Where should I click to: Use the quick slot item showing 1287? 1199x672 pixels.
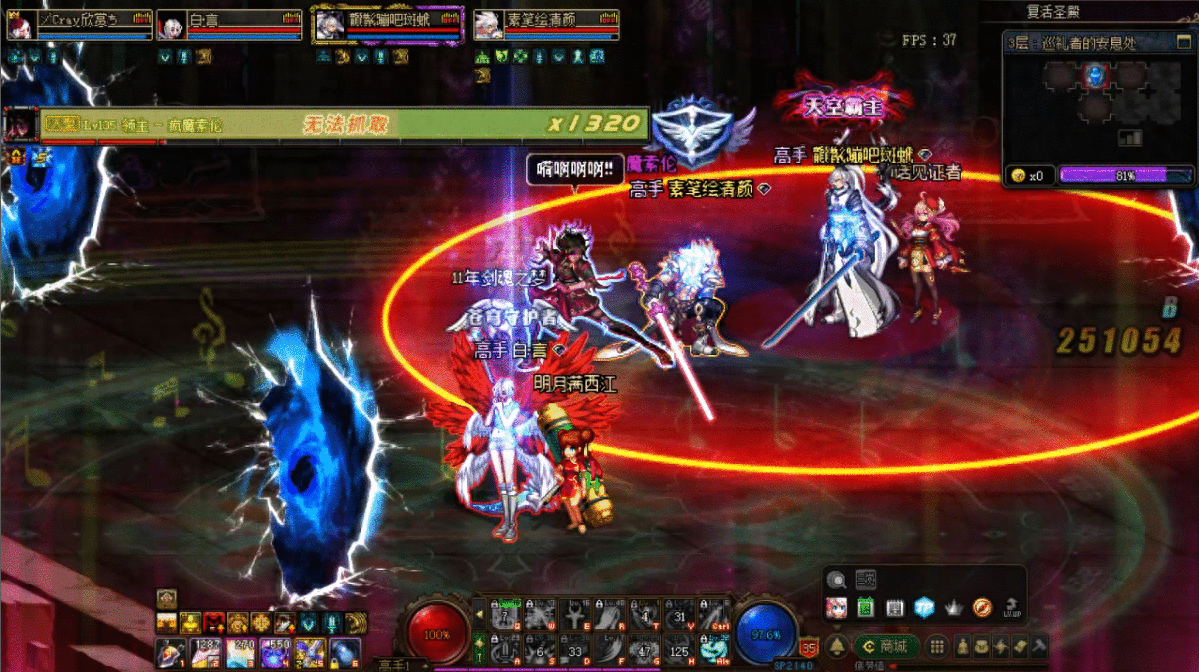tap(205, 653)
